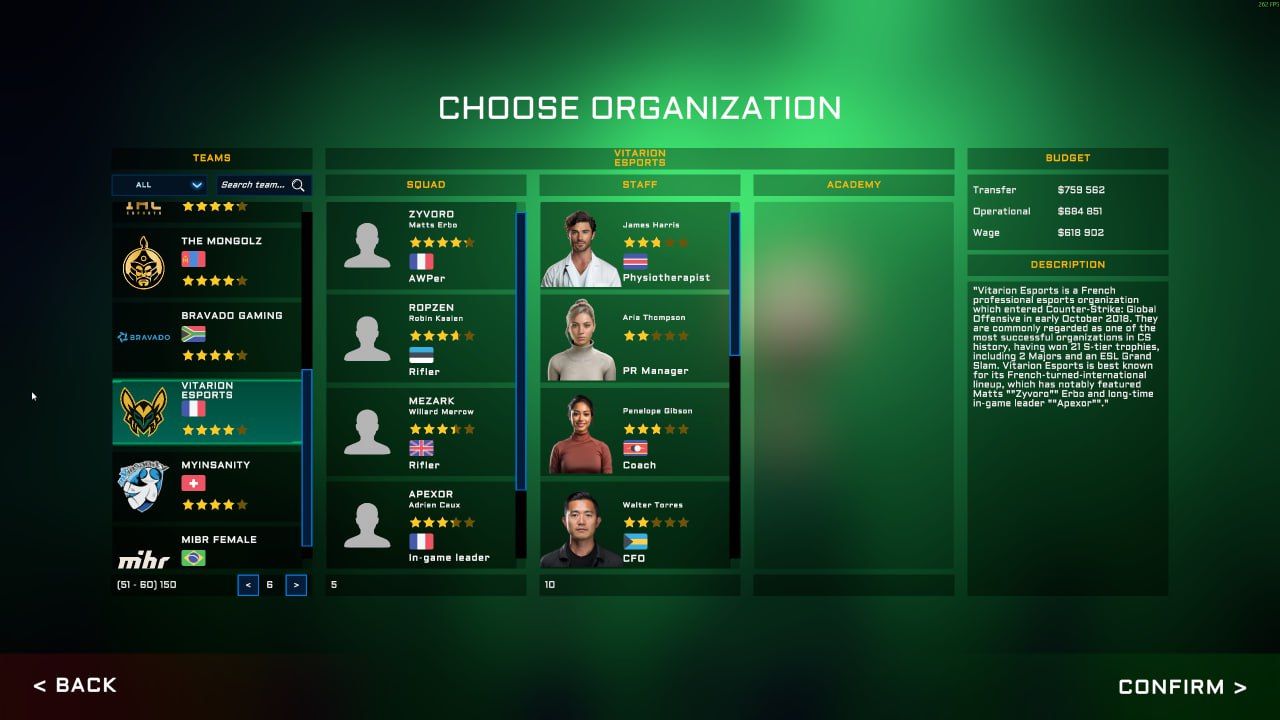1280x720 pixels.
Task: Open the ALL teams filter dropdown
Action: pos(158,185)
